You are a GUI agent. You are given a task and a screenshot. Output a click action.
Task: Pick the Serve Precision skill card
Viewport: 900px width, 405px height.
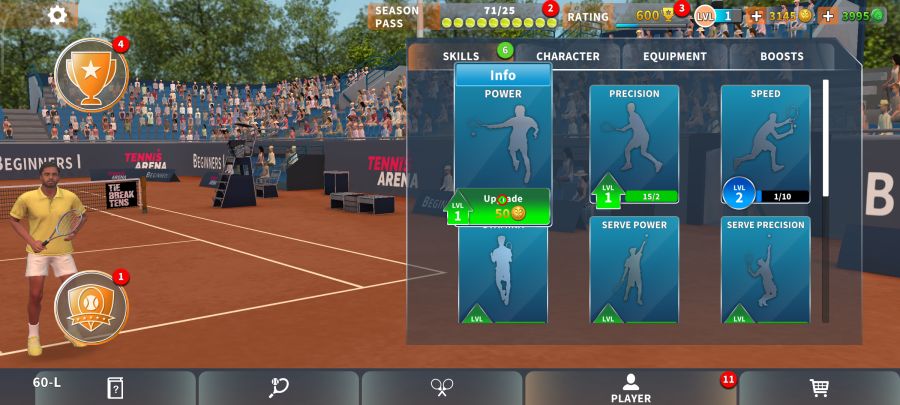(x=765, y=270)
